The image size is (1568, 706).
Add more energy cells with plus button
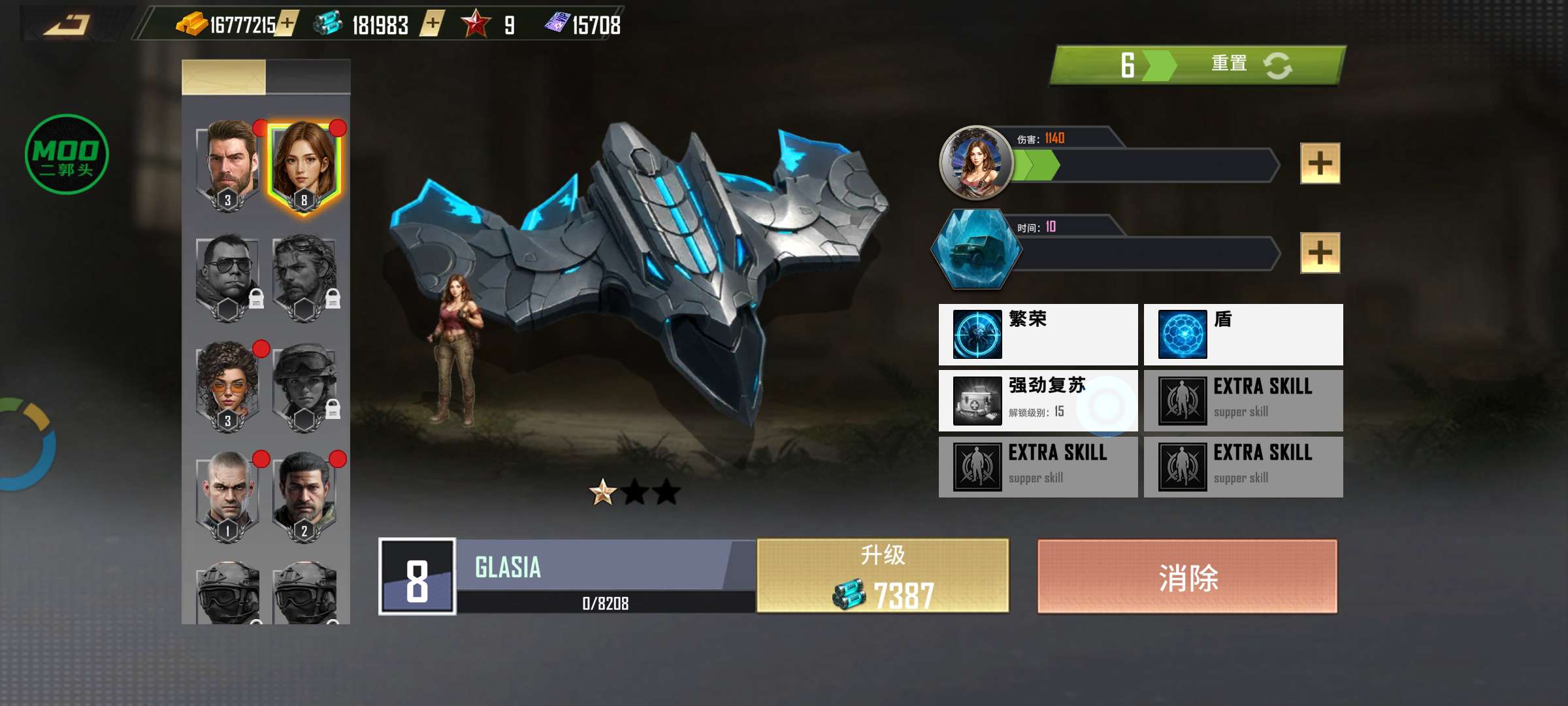pyautogui.click(x=432, y=24)
